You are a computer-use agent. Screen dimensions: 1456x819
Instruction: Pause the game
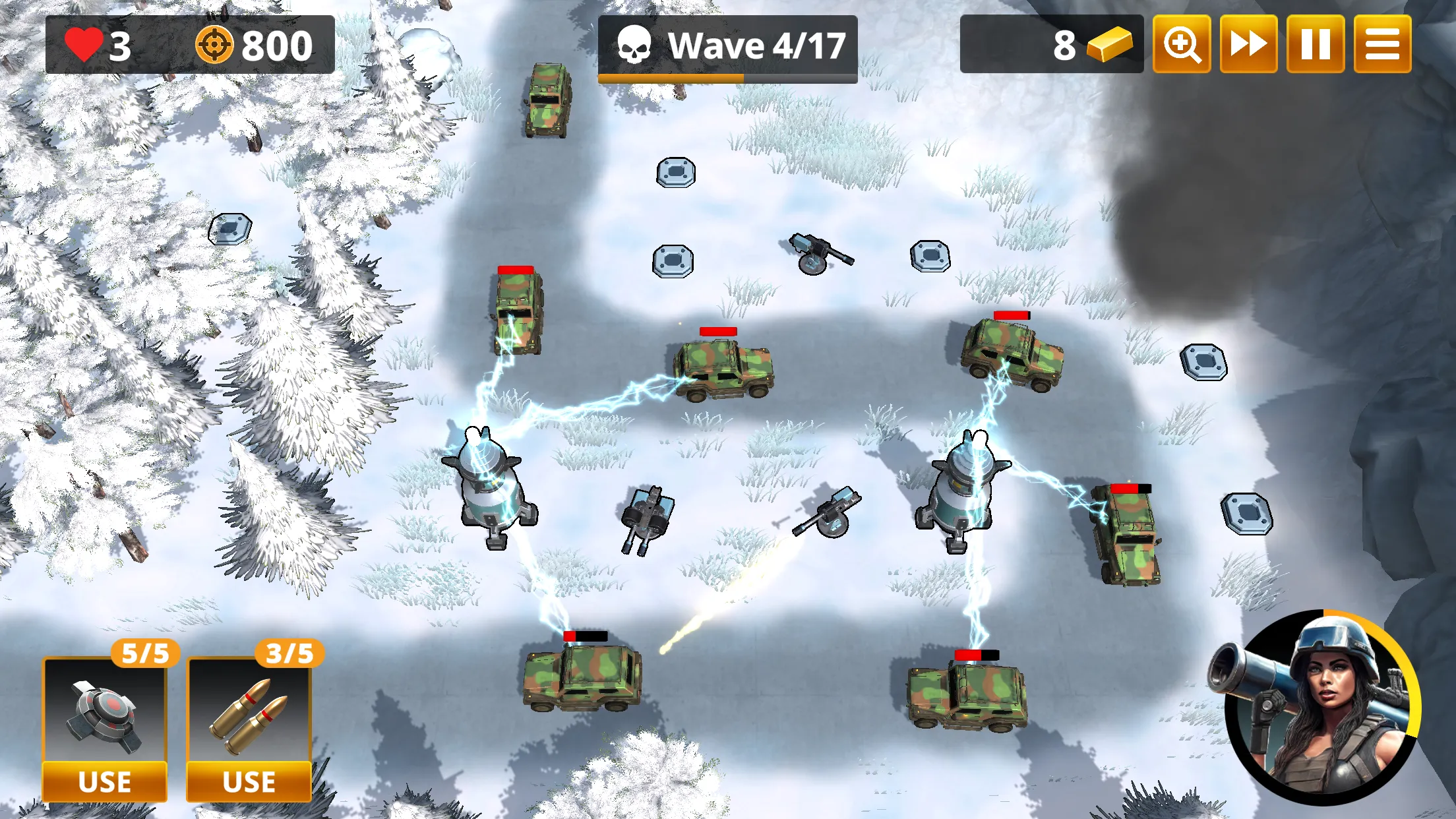[1316, 45]
